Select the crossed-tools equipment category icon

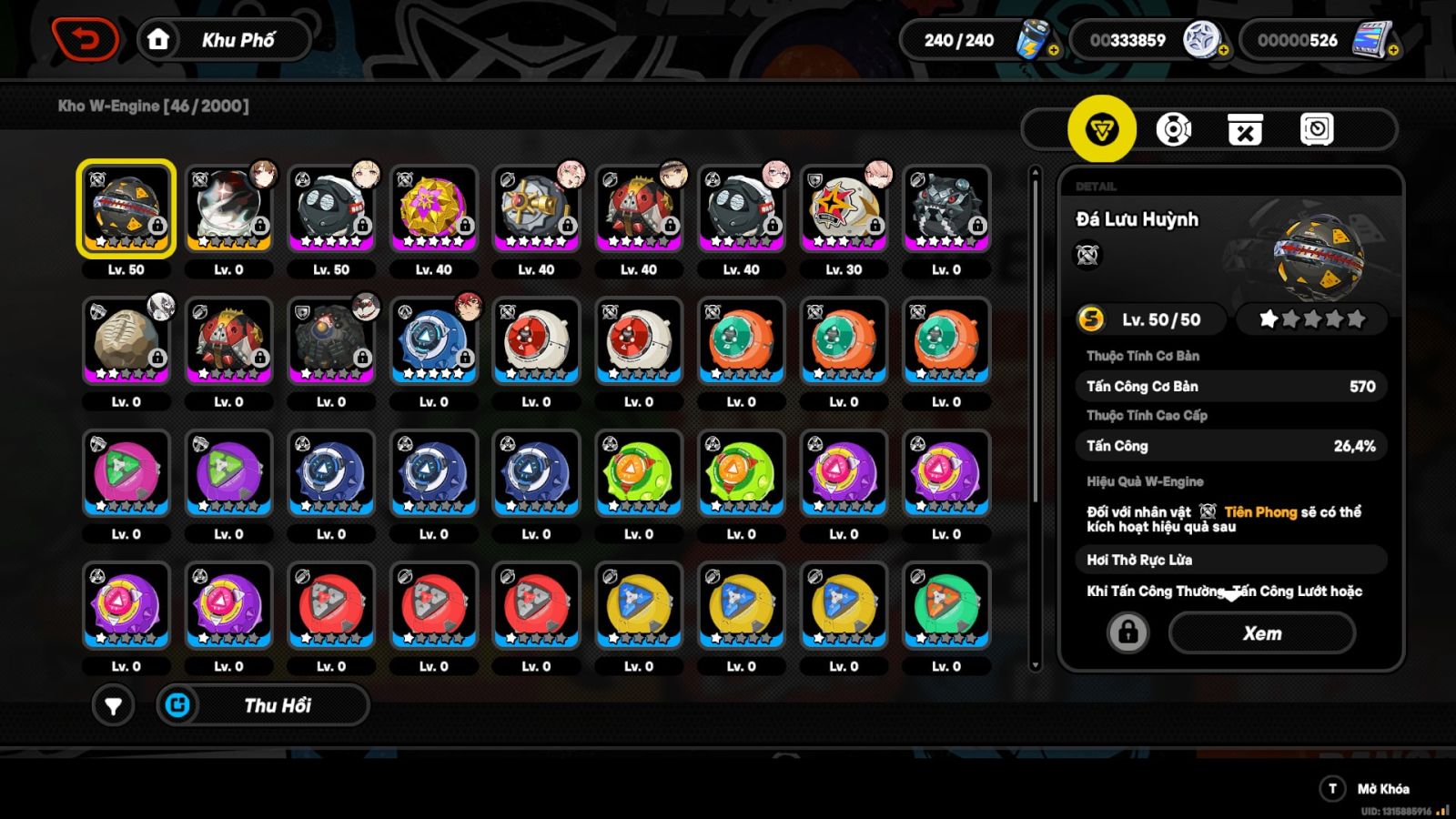tap(1247, 129)
